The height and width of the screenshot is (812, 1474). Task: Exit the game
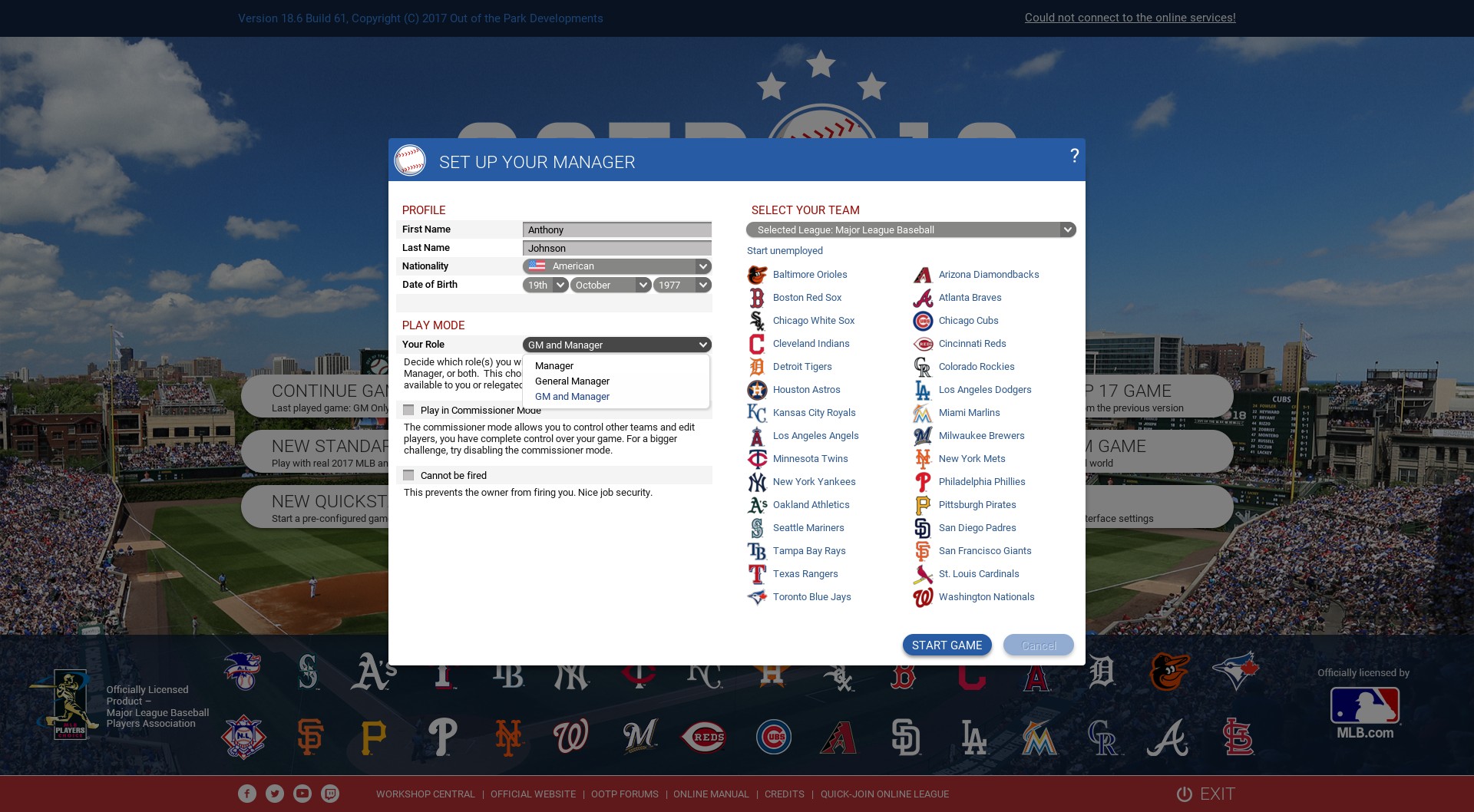(1206, 794)
